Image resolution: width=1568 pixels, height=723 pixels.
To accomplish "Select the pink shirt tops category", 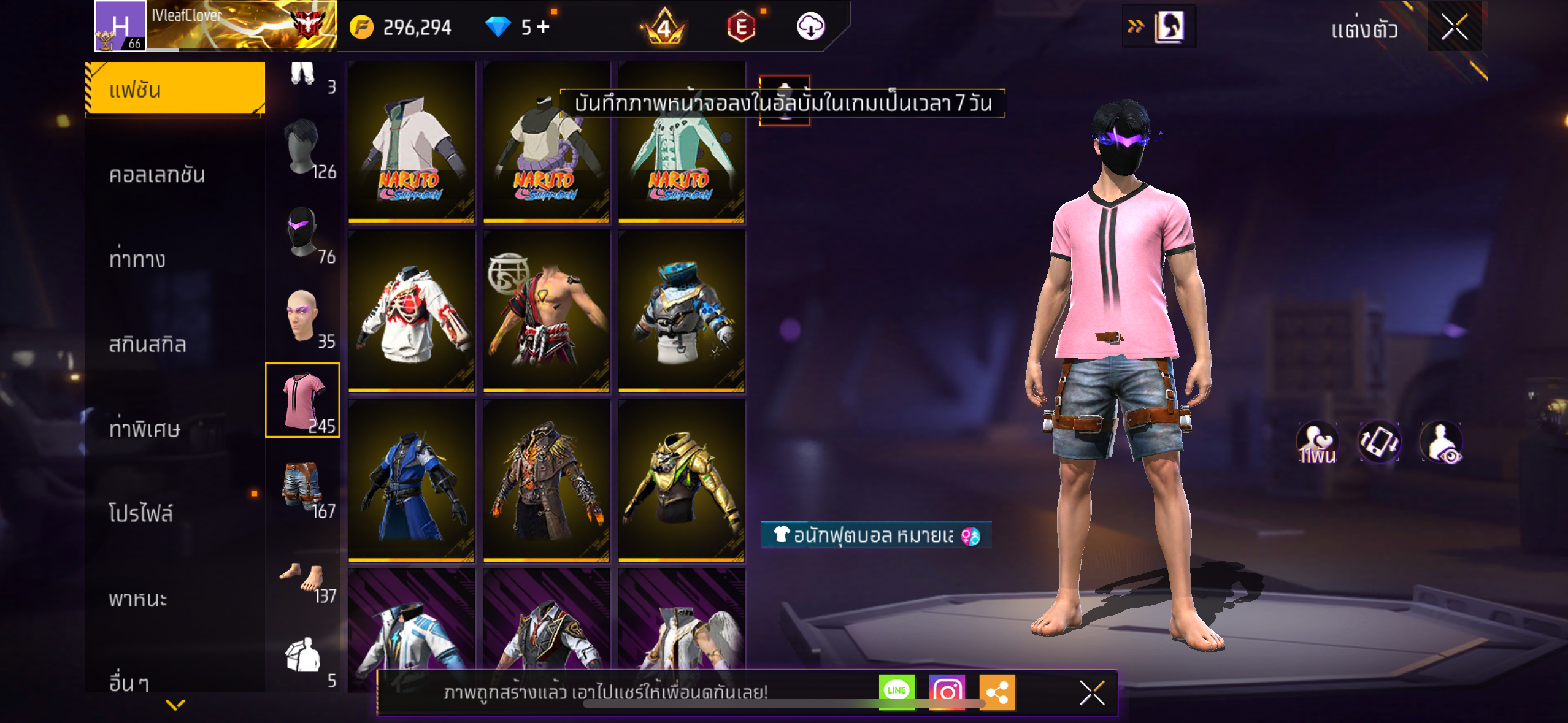I will coord(302,400).
